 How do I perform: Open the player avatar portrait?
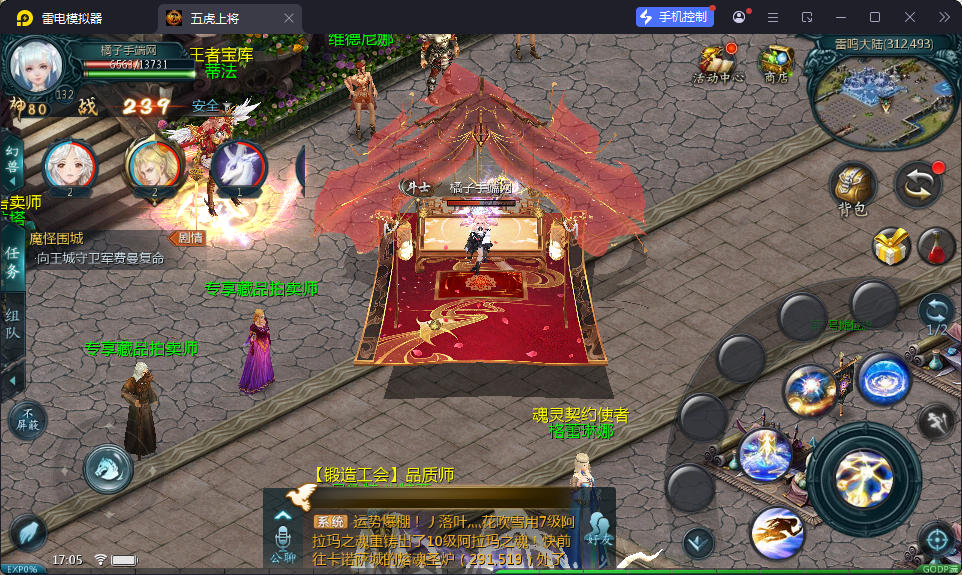click(37, 64)
